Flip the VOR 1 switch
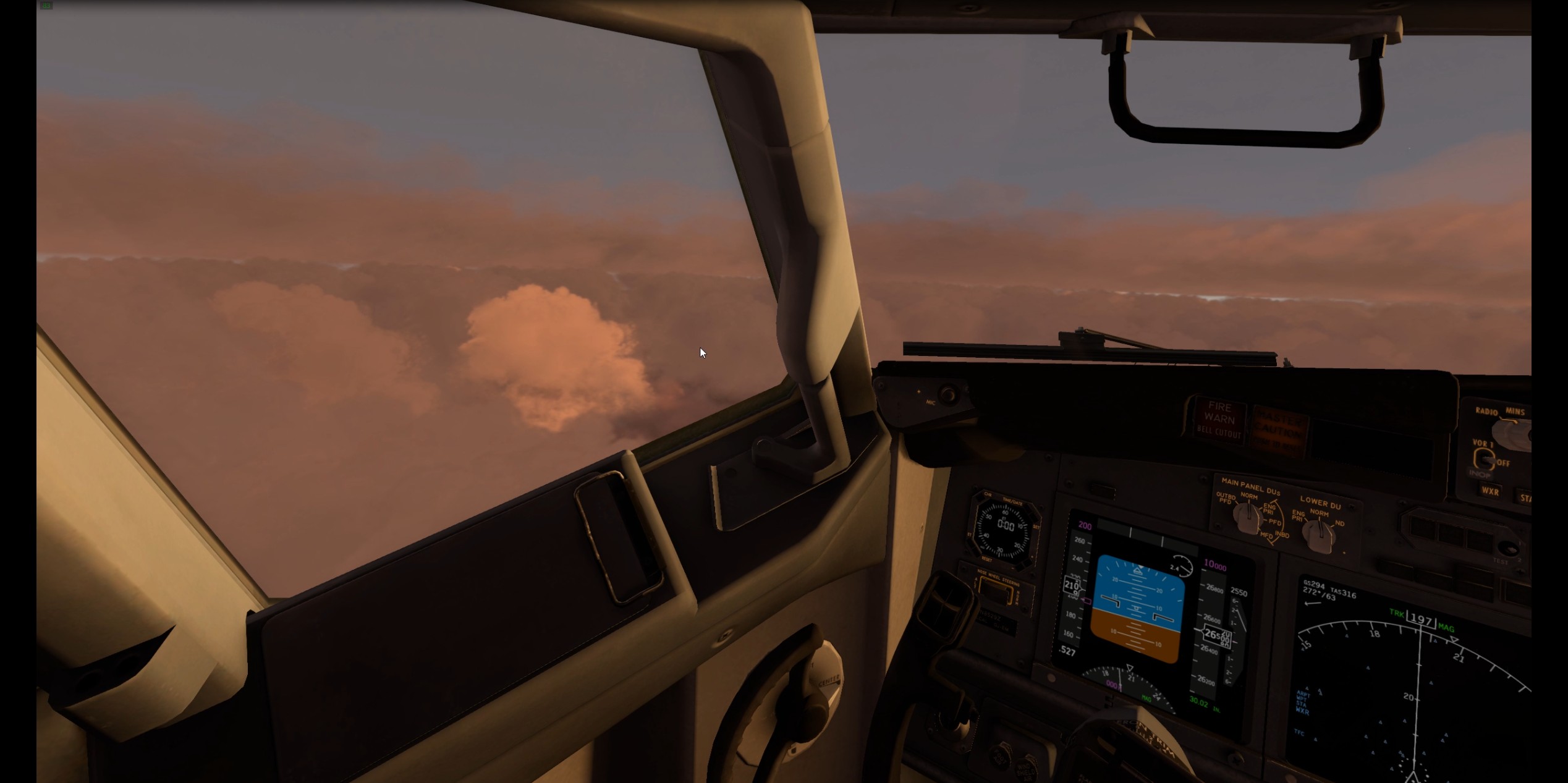Screen dimensions: 1568x783 tap(1484, 459)
